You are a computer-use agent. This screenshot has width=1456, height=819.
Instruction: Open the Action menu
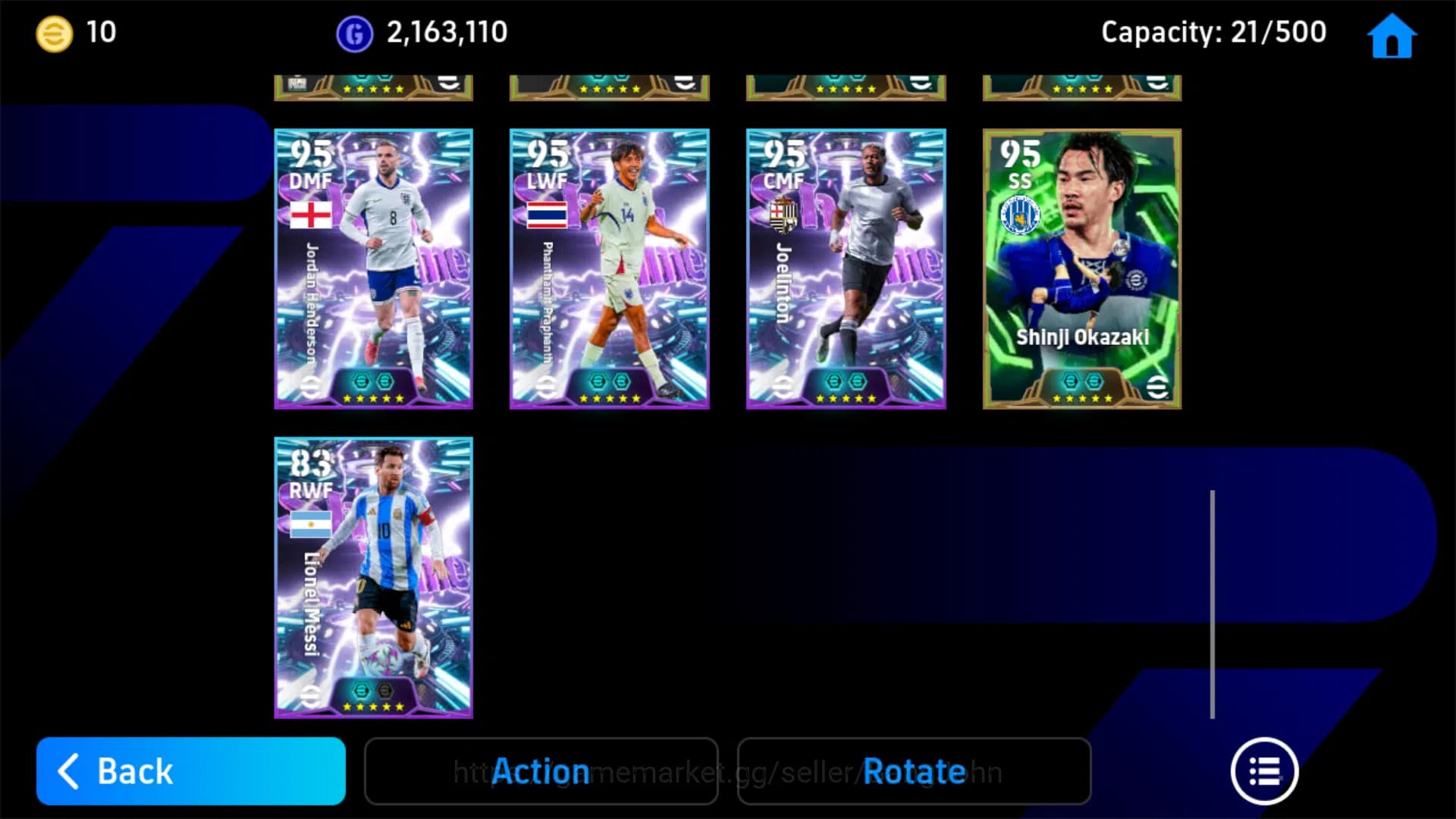541,771
